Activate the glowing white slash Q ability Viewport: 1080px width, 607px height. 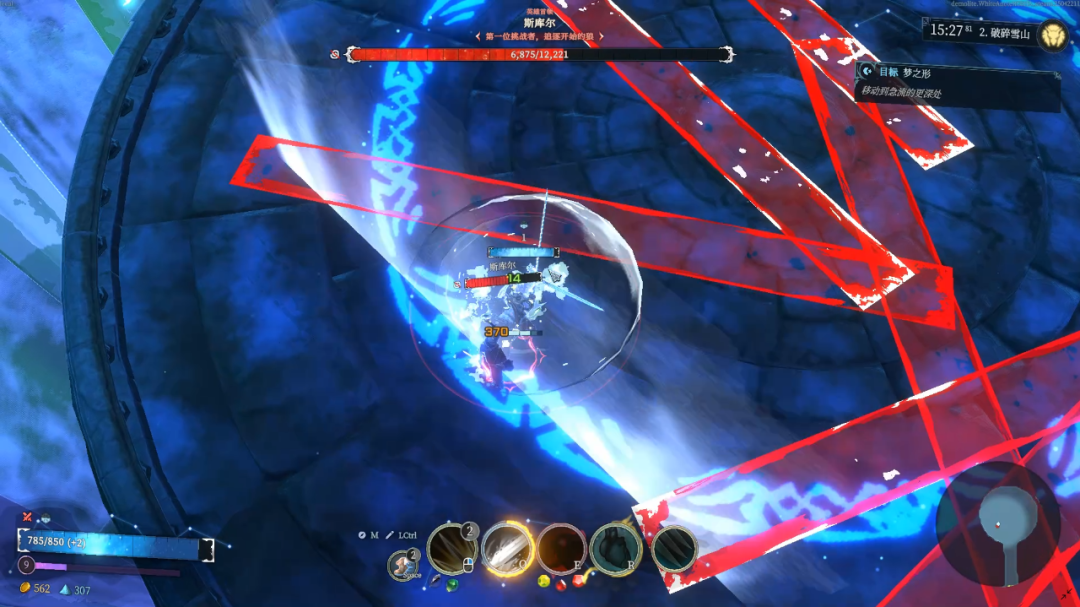coord(507,548)
